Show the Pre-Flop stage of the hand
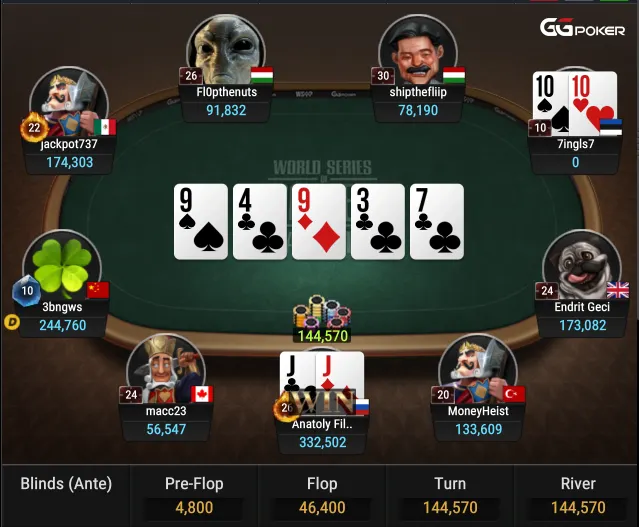Viewport: 639px width, 527px height. [x=194, y=494]
